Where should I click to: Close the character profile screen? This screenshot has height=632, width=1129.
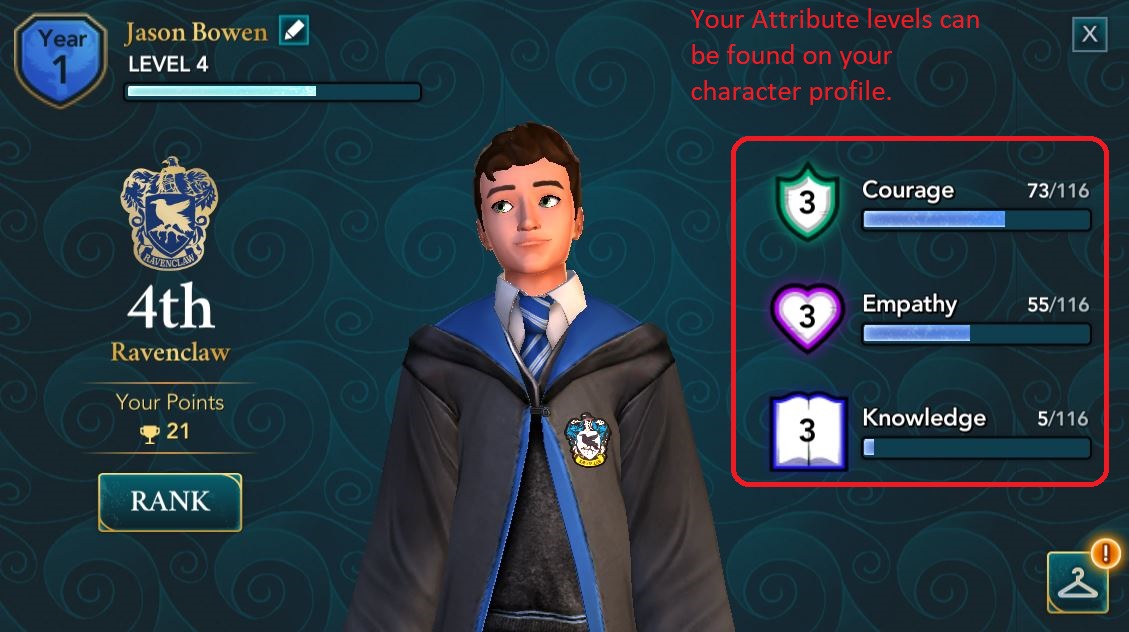[x=1089, y=35]
